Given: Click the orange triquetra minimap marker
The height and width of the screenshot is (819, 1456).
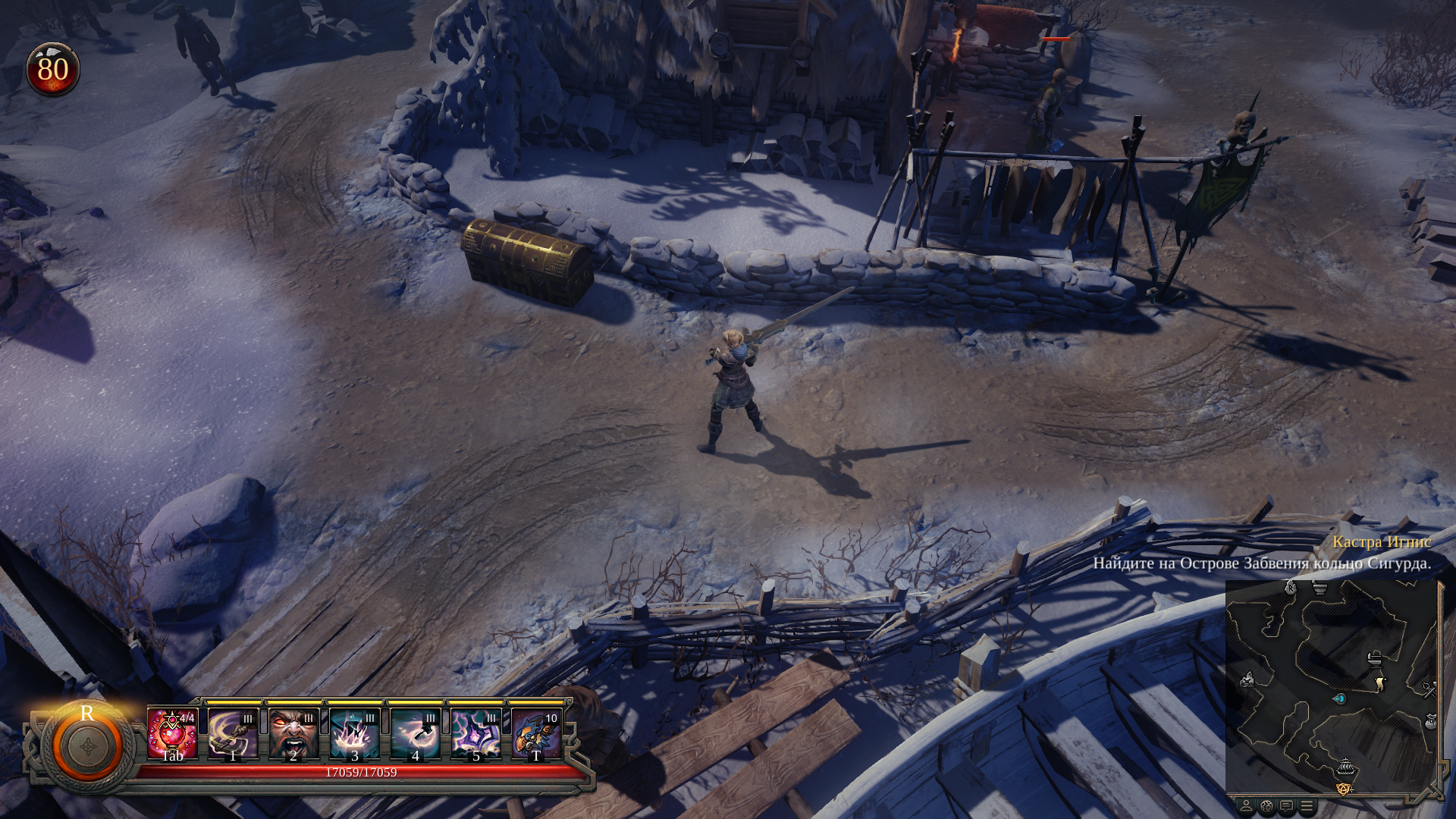Looking at the screenshot, I should (x=1344, y=789).
